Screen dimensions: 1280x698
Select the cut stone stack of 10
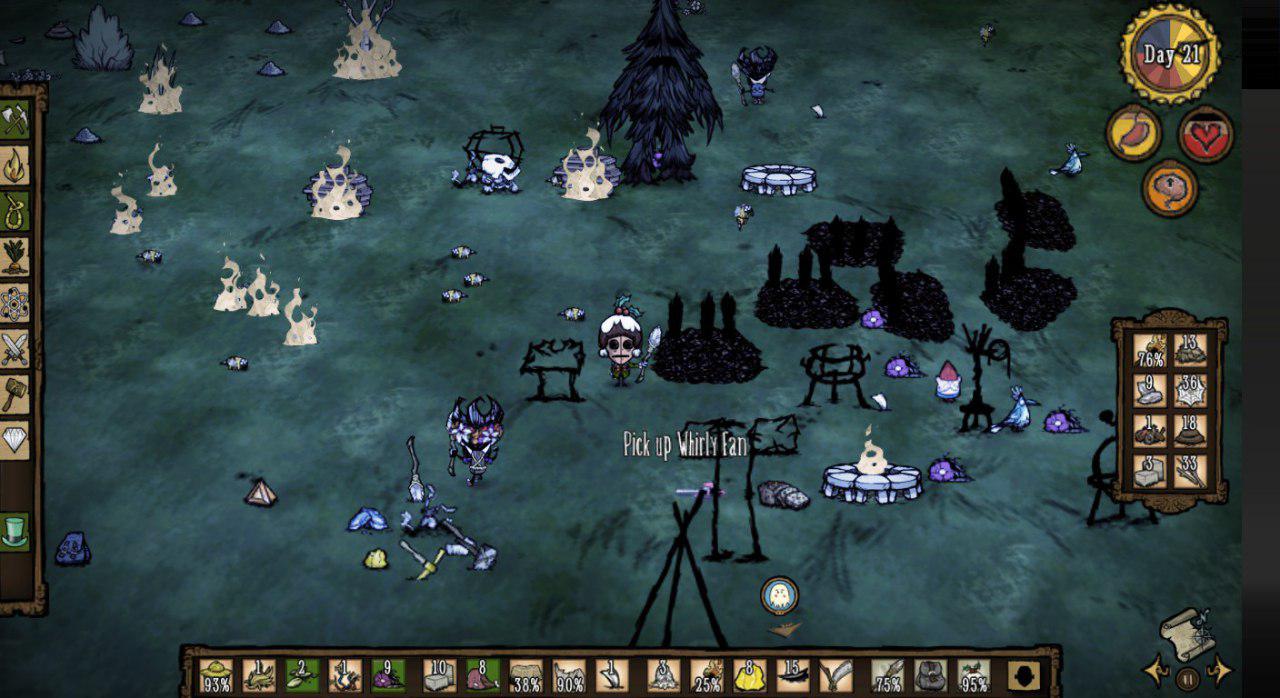(x=439, y=676)
